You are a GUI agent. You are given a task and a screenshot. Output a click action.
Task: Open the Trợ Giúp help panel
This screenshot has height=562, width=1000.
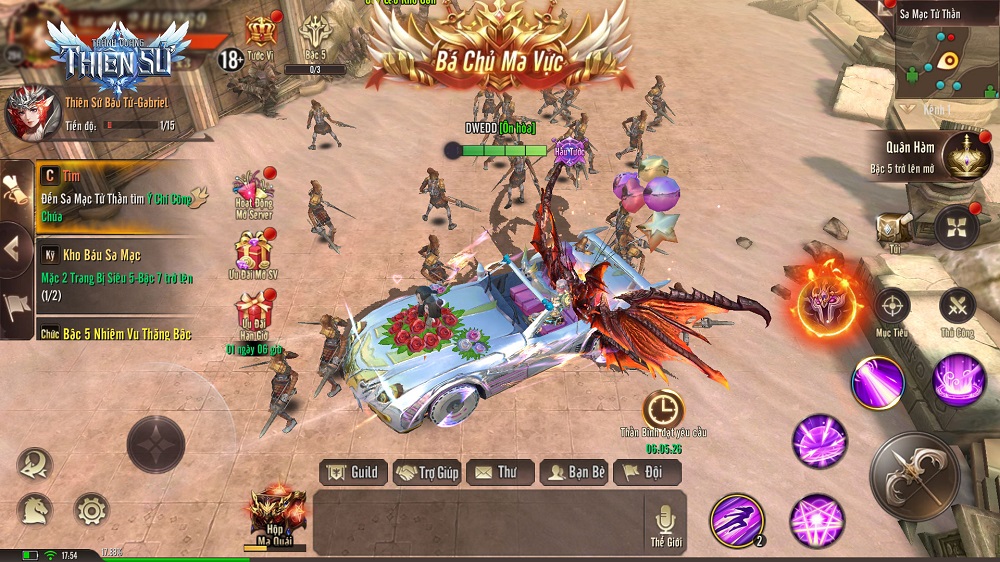pyautogui.click(x=426, y=472)
